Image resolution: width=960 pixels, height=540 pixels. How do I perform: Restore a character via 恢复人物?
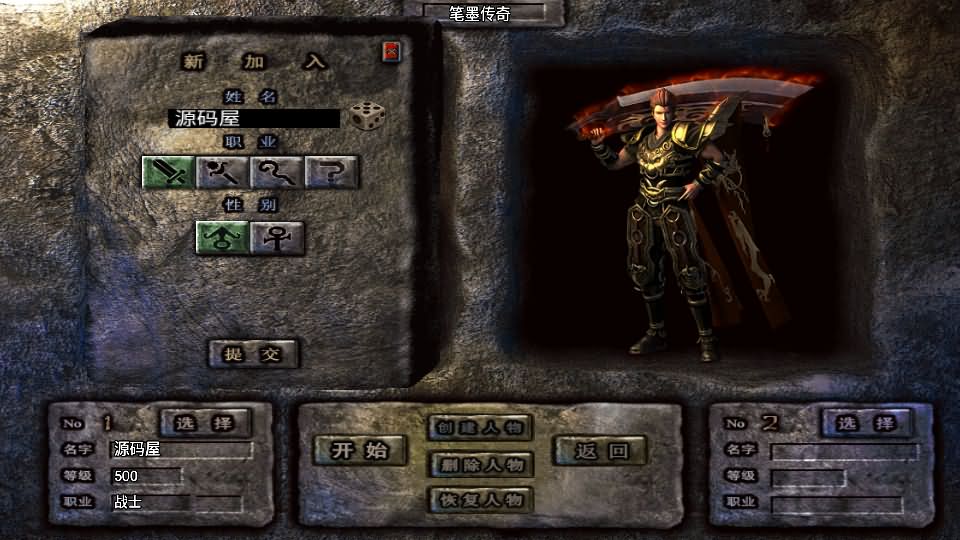point(480,499)
